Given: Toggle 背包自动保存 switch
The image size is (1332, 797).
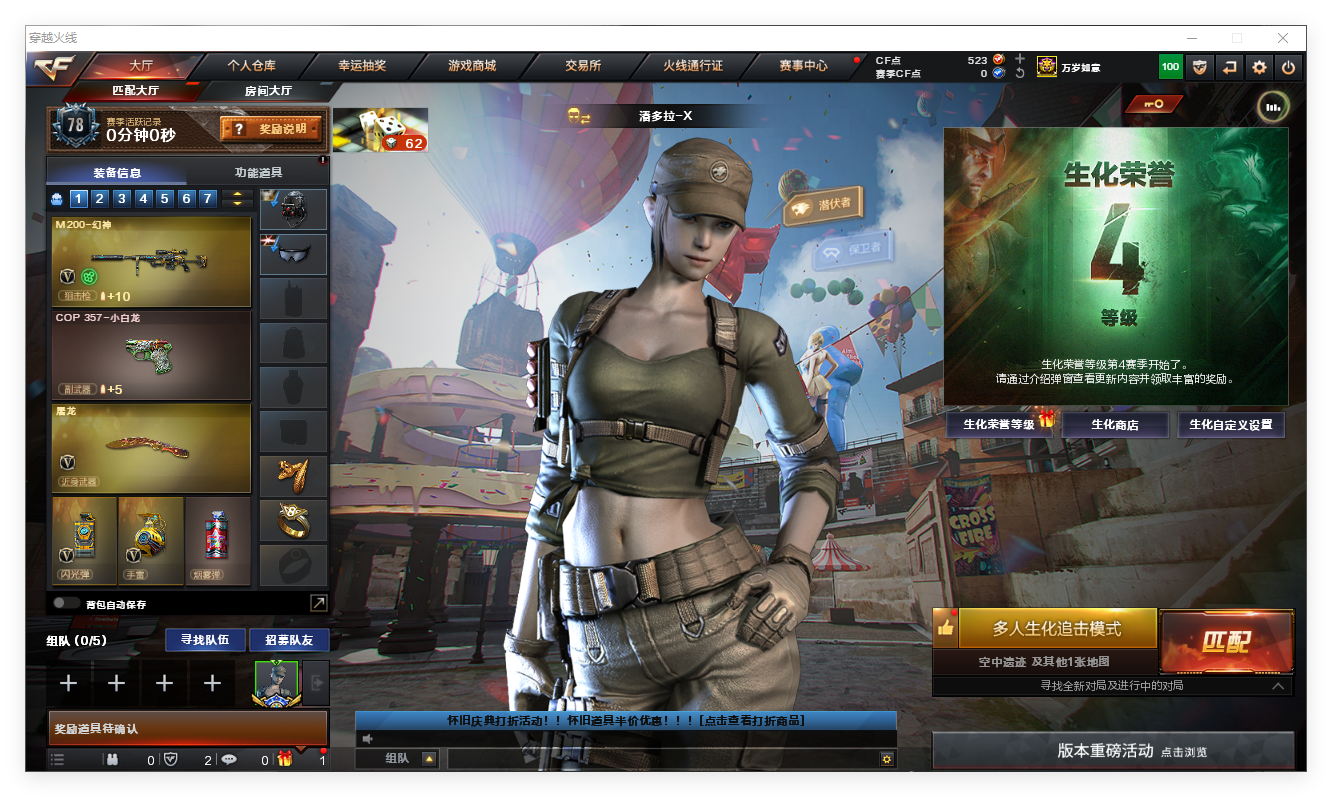Looking at the screenshot, I should 67,603.
